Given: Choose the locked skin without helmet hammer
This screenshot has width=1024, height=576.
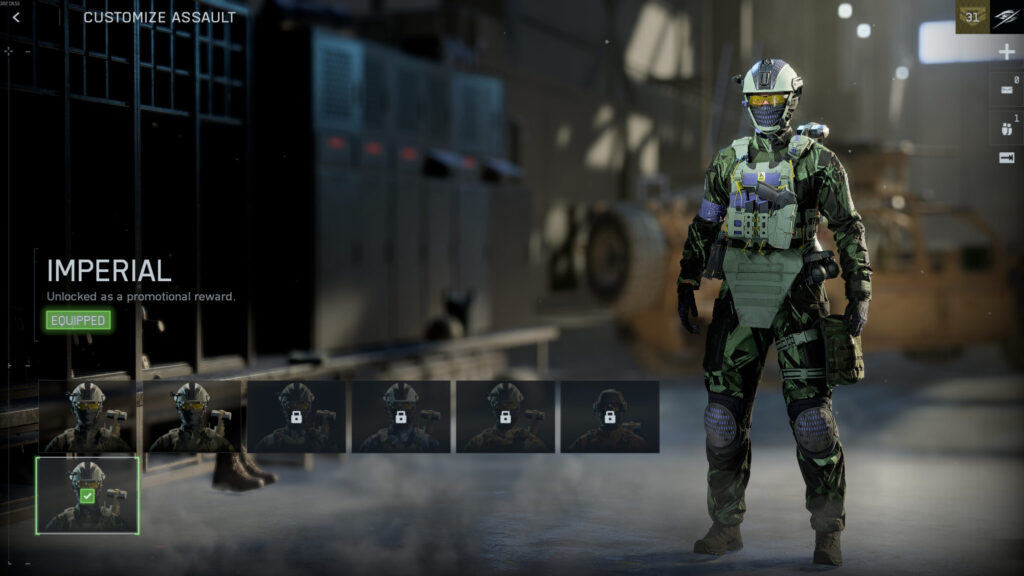Looking at the screenshot, I should click(609, 416).
